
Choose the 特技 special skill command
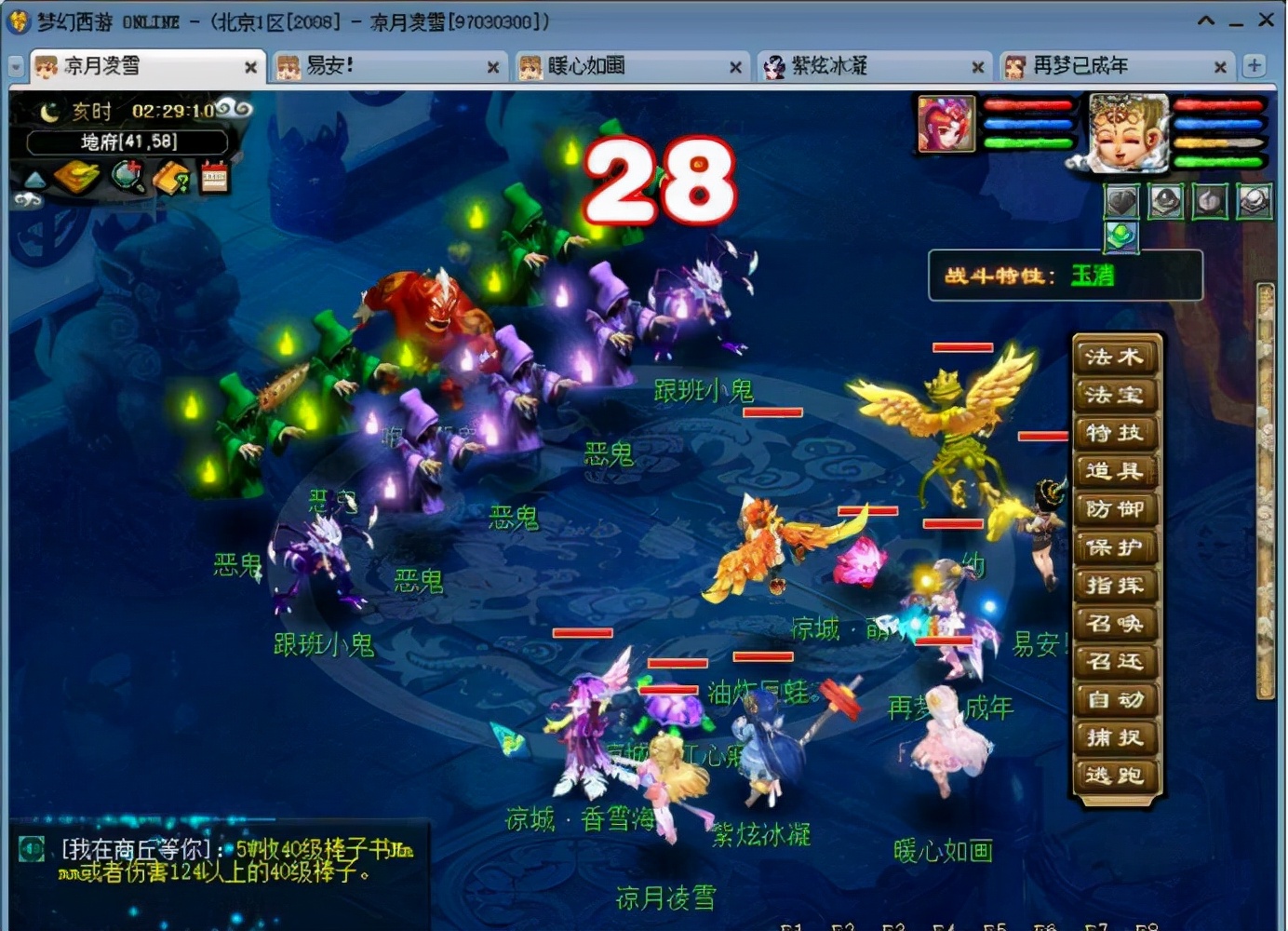click(x=1115, y=433)
